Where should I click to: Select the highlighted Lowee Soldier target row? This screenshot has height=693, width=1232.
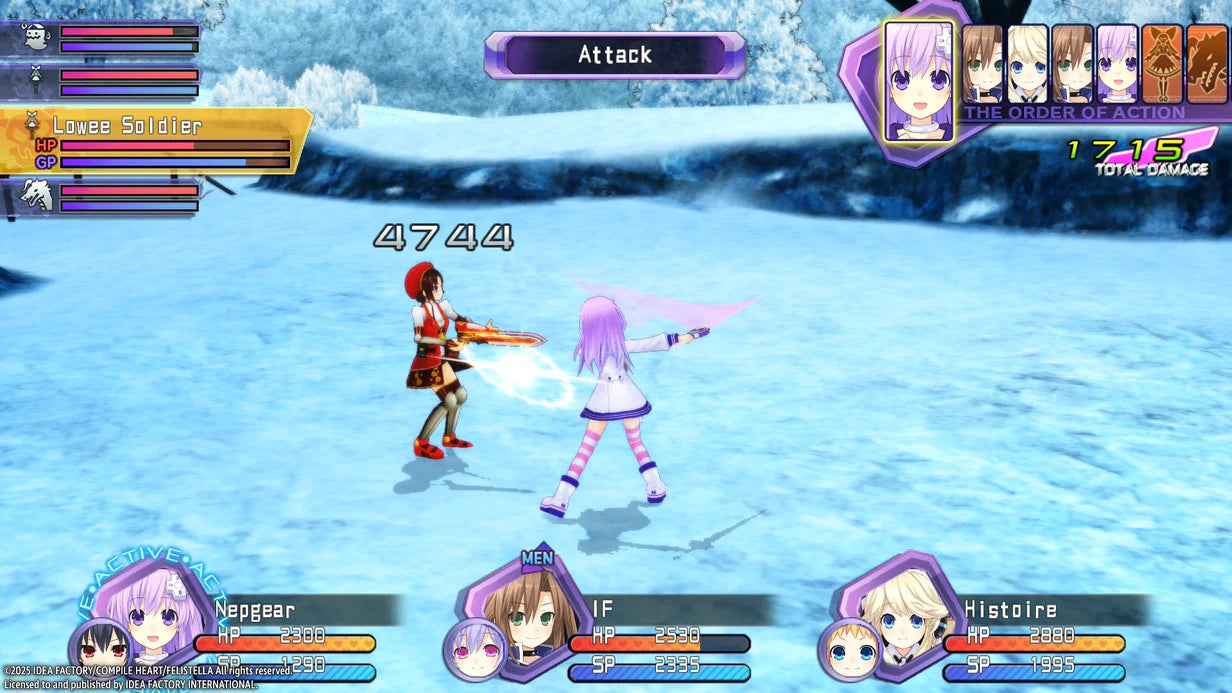pos(155,140)
